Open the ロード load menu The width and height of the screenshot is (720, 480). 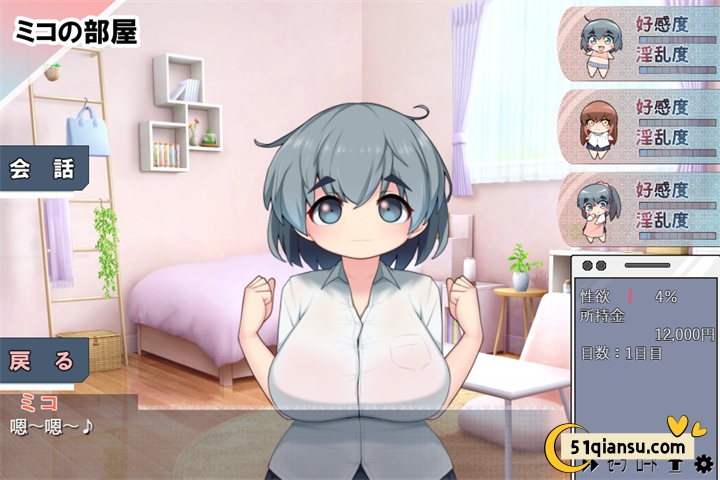(645, 465)
